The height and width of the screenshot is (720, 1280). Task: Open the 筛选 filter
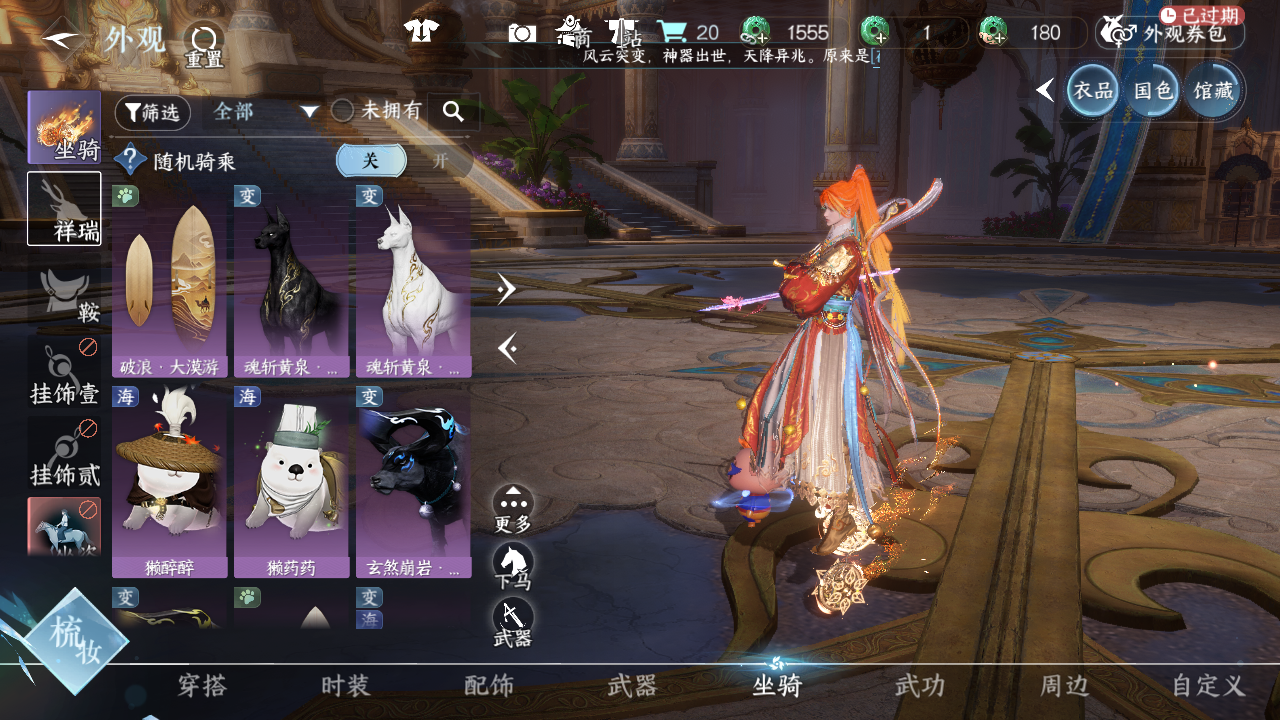pyautogui.click(x=152, y=113)
